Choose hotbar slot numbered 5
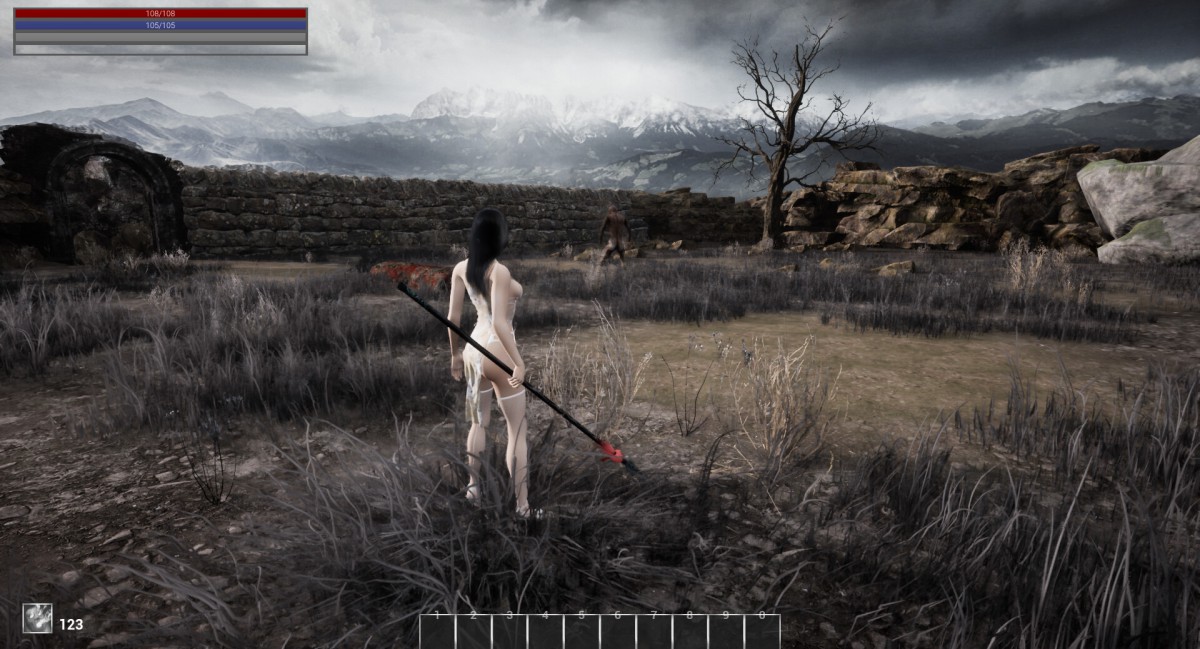1200x649 pixels. point(582,632)
